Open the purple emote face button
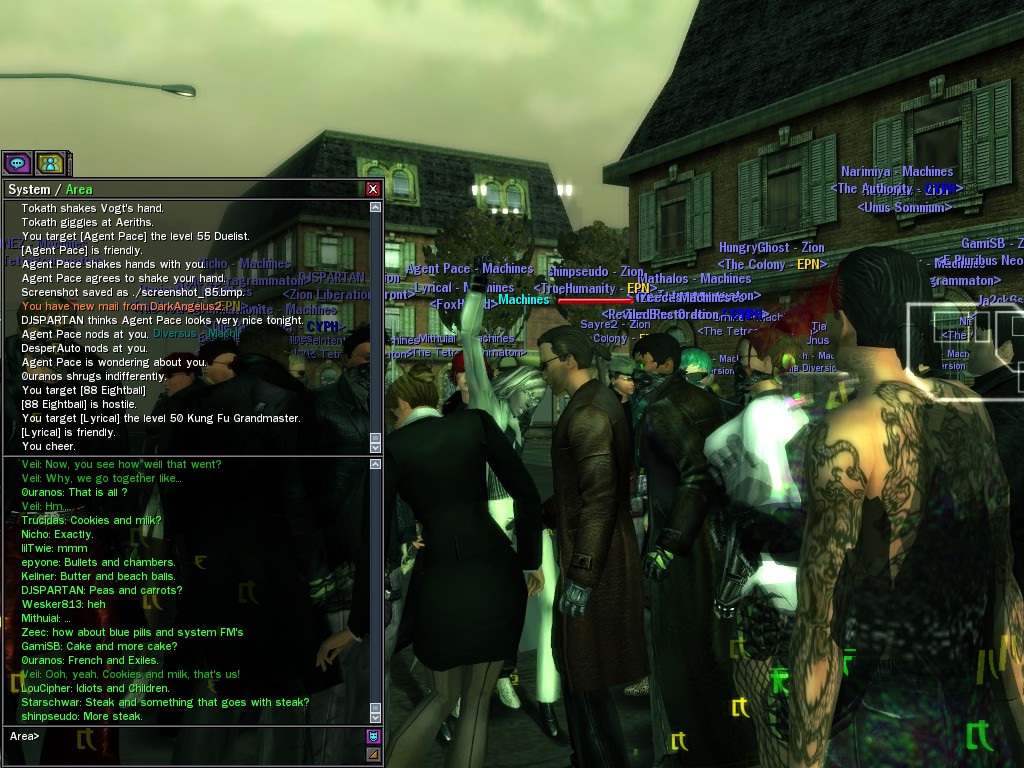Screen dimensions: 1024x768 point(373,737)
